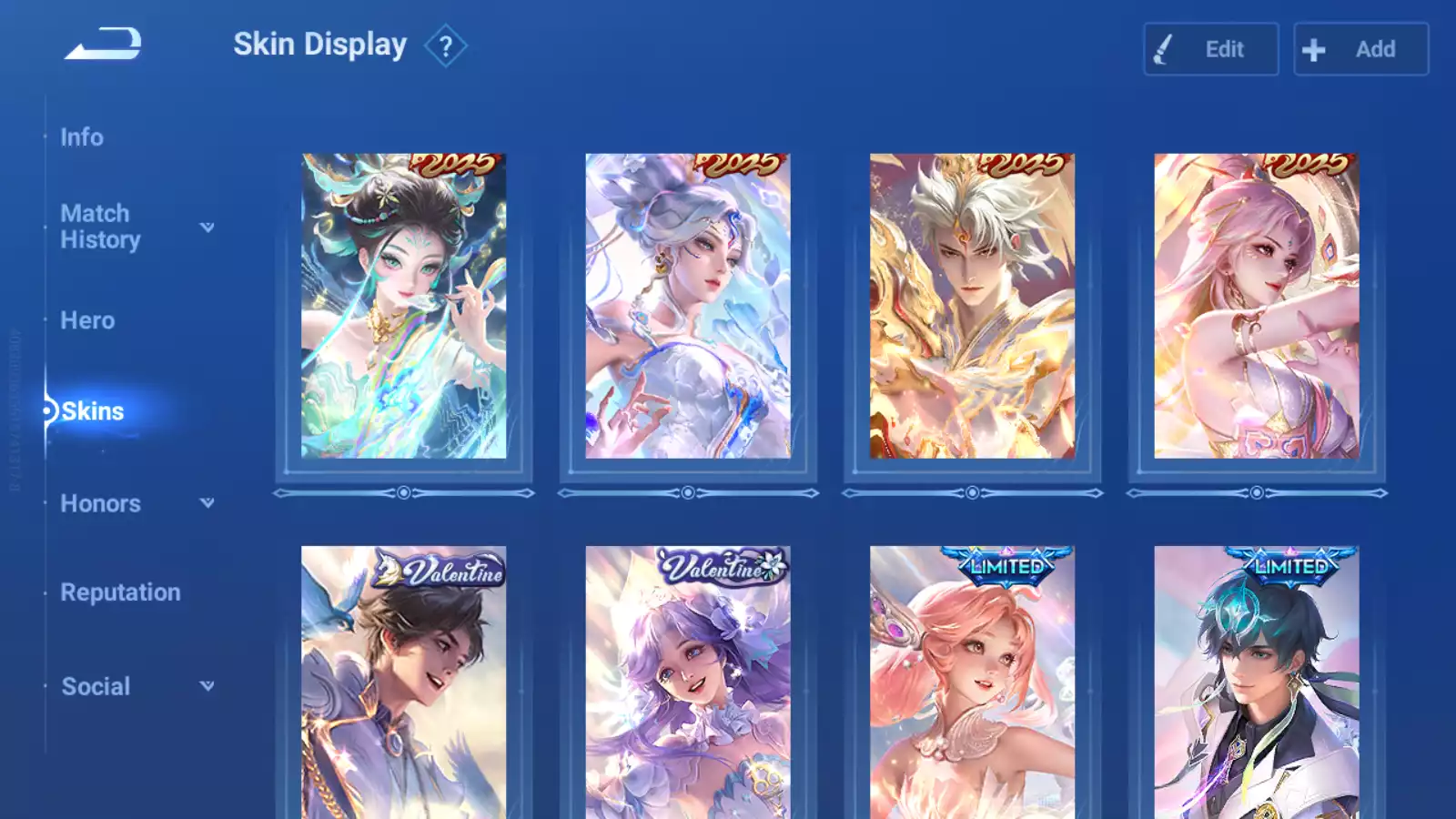Viewport: 1456px width, 819px height.
Task: Choose the Valentine skin with purple-haired girl
Action: pyautogui.click(x=688, y=682)
